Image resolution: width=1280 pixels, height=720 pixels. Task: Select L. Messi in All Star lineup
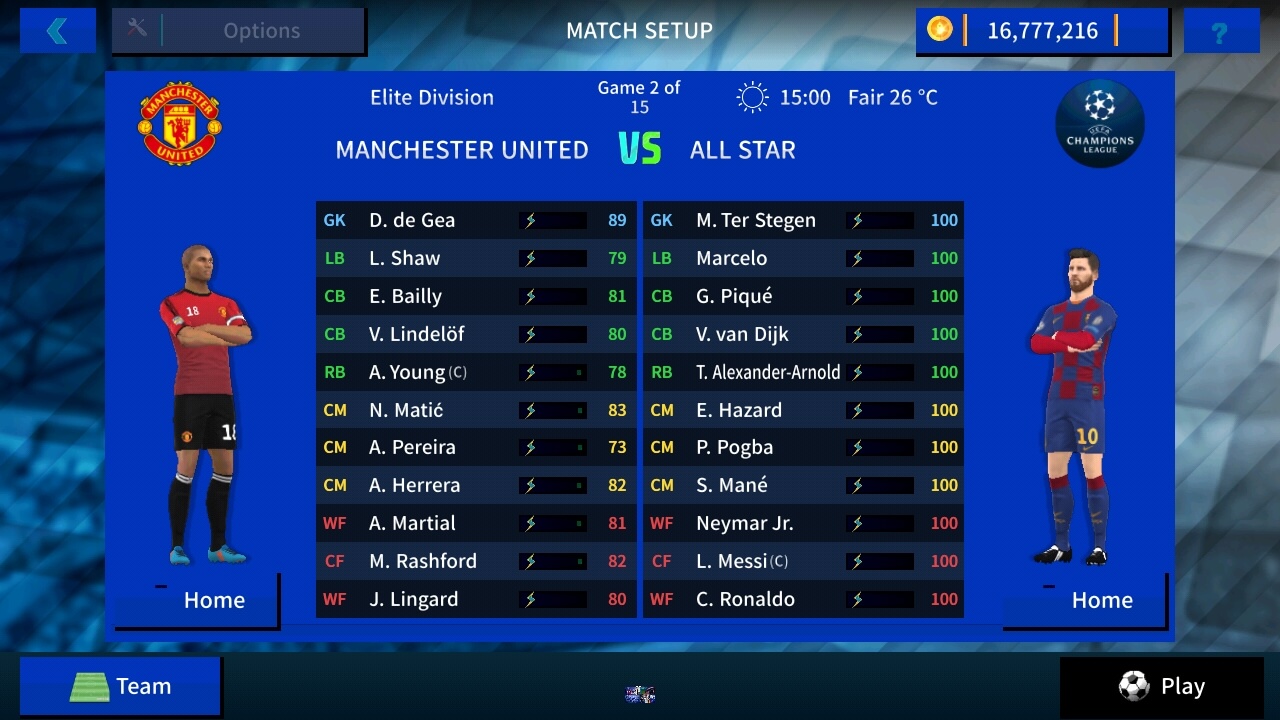[802, 561]
